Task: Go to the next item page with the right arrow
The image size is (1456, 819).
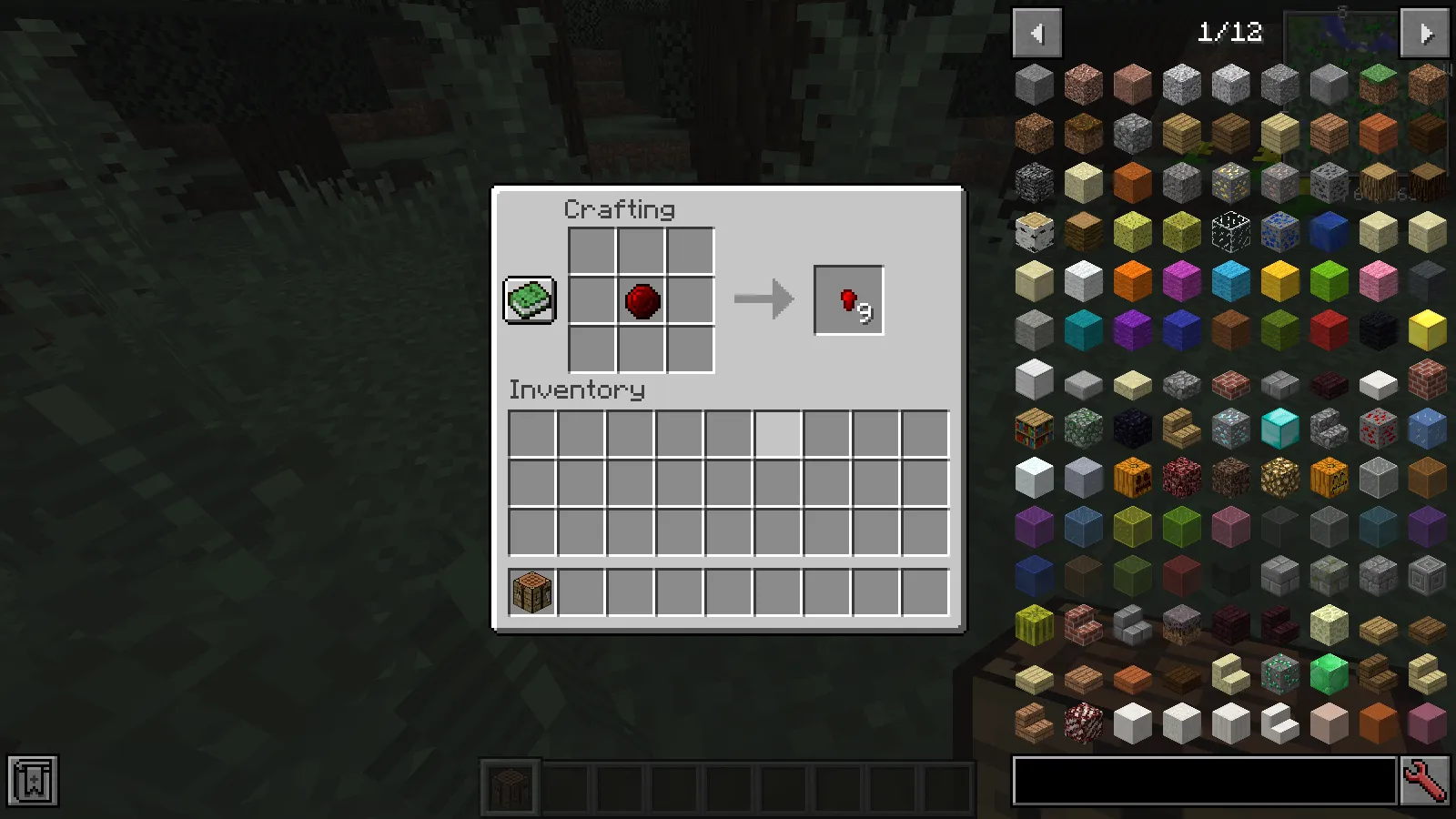Action: pyautogui.click(x=1424, y=33)
